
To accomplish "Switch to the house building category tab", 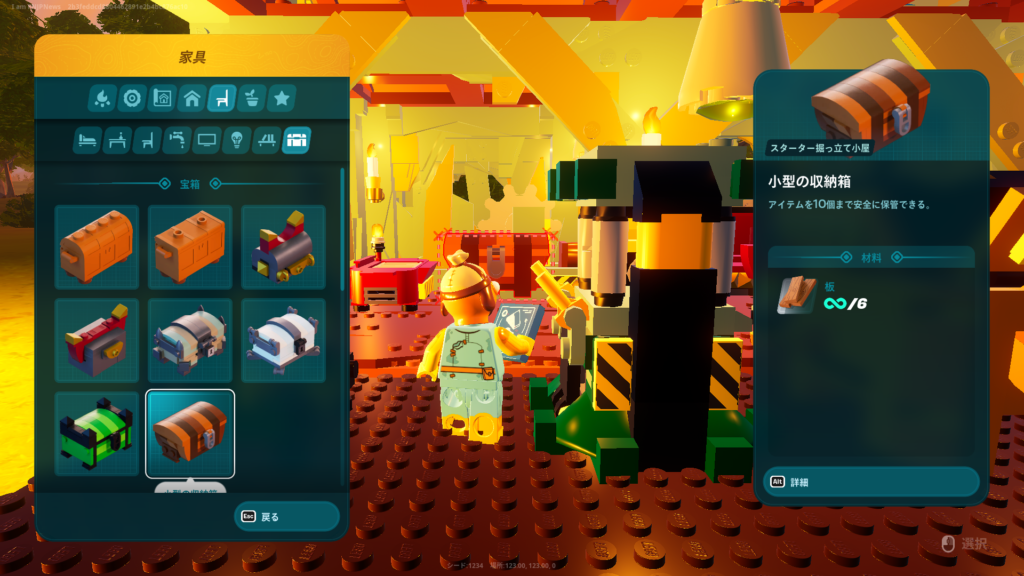I will 192,98.
